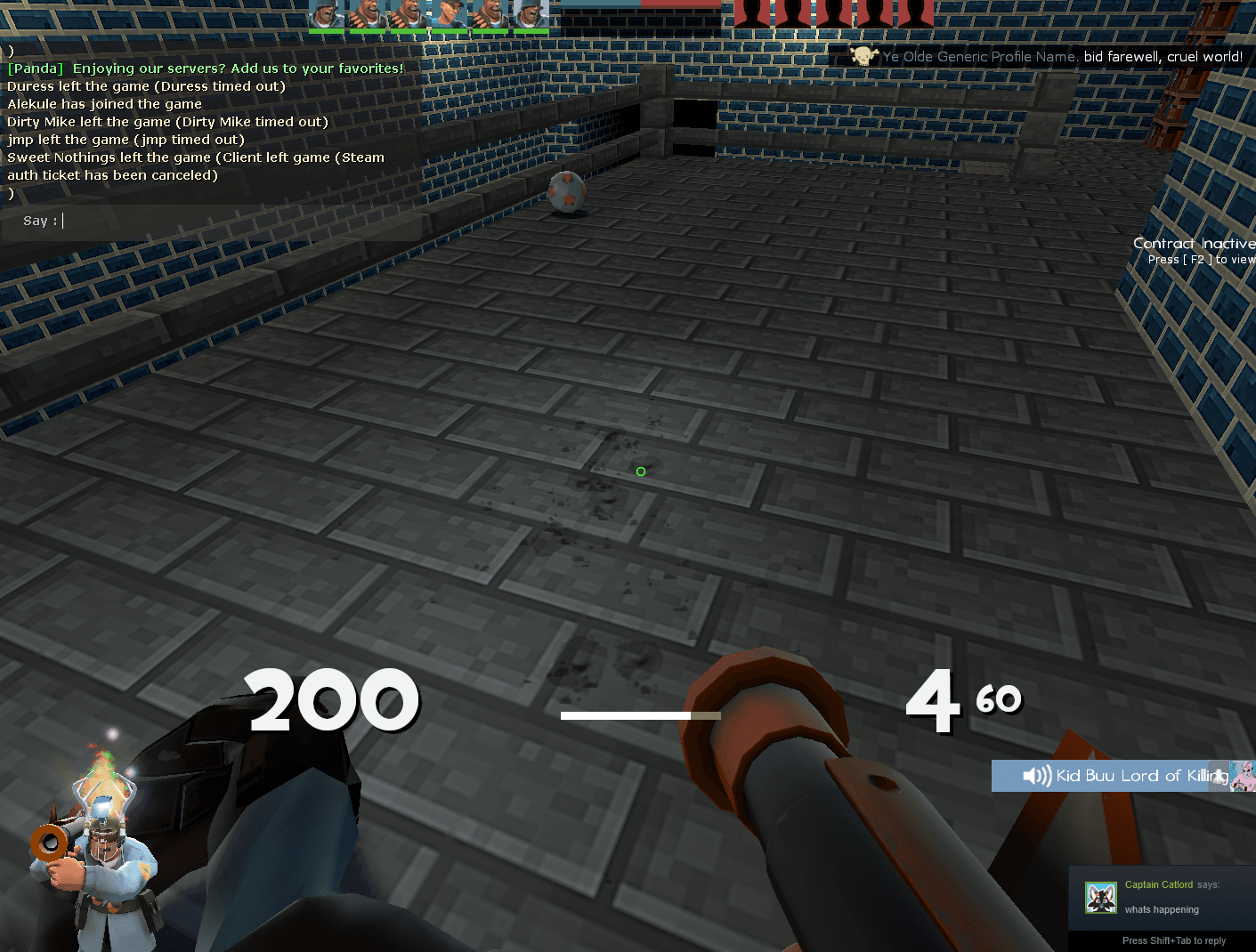The width and height of the screenshot is (1256, 952).
Task: Click the health value 200 display
Action: (x=333, y=700)
